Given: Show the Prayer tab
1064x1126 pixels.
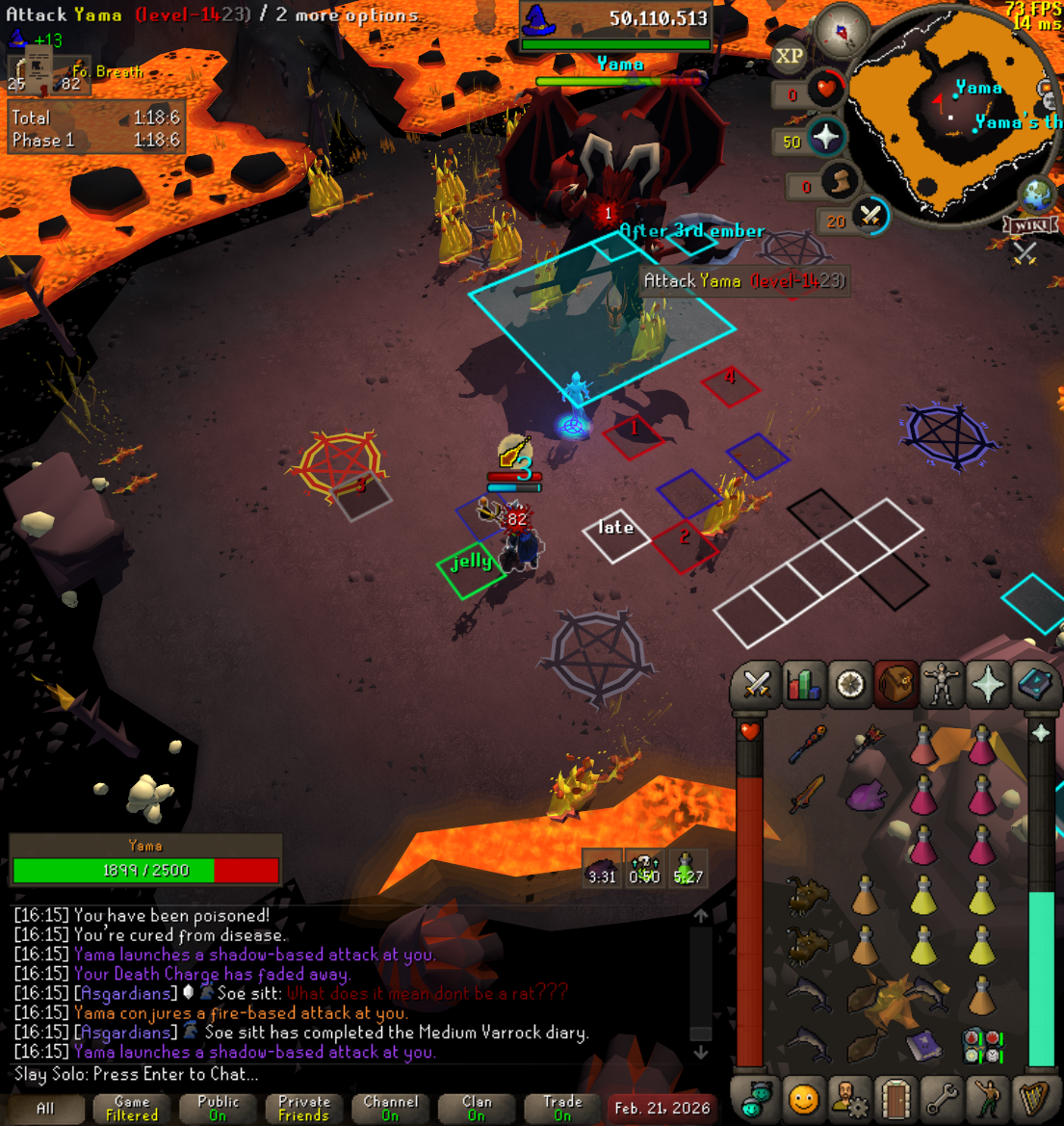Looking at the screenshot, I should click(988, 686).
